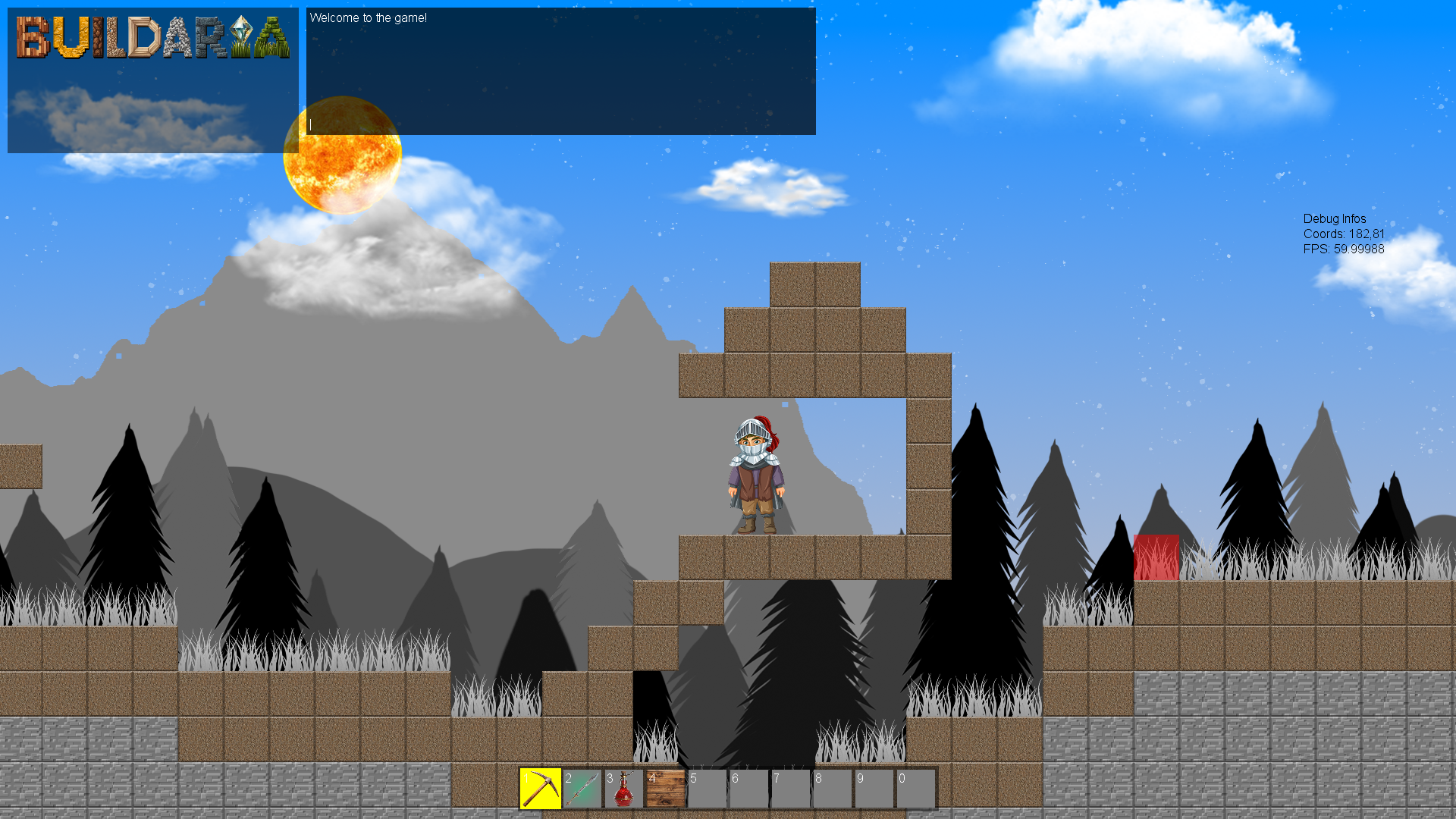Equip the spear in hotbar slot 2
1456x819 pixels.
582,789
